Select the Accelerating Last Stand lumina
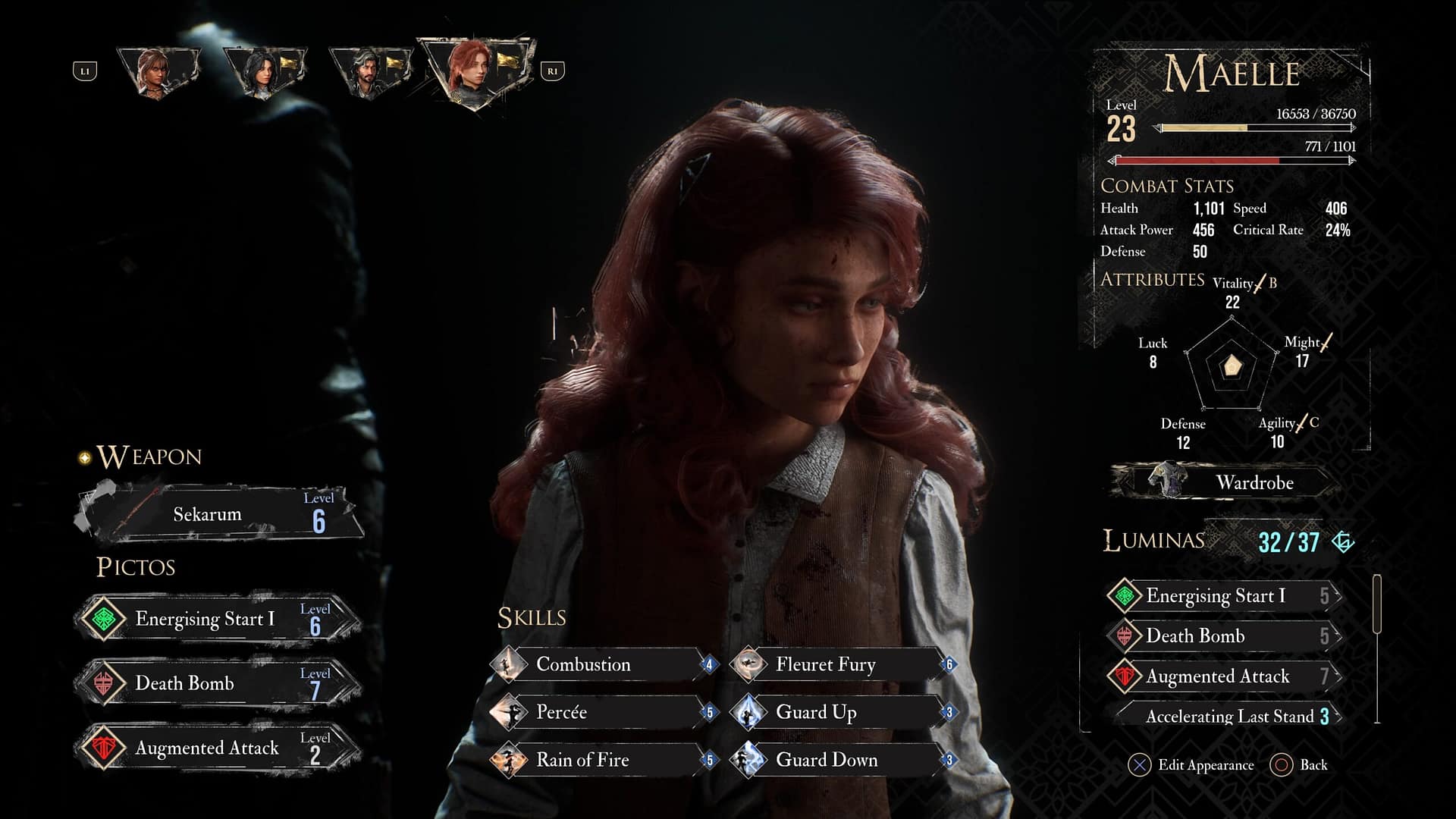The height and width of the screenshot is (819, 1456). click(x=1228, y=716)
